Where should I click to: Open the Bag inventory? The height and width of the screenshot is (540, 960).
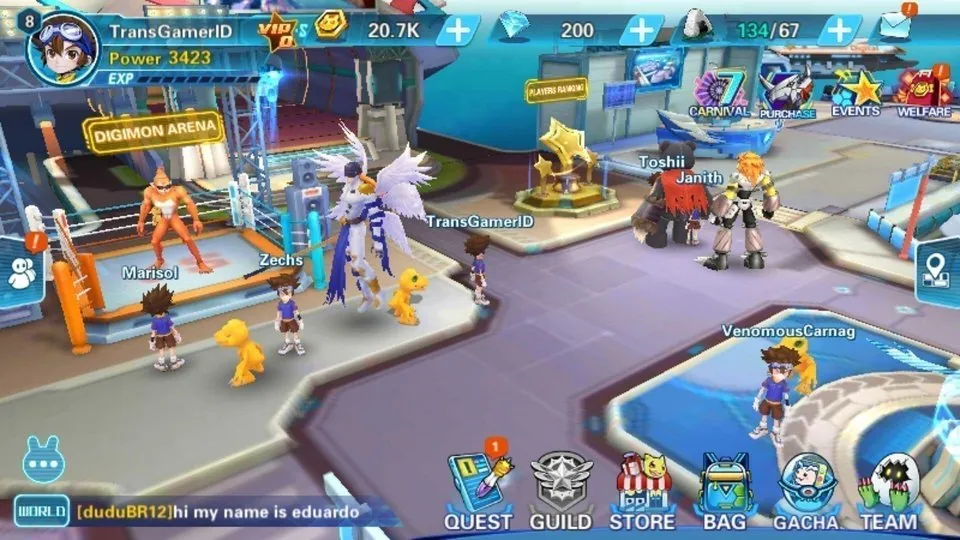pyautogui.click(x=724, y=490)
